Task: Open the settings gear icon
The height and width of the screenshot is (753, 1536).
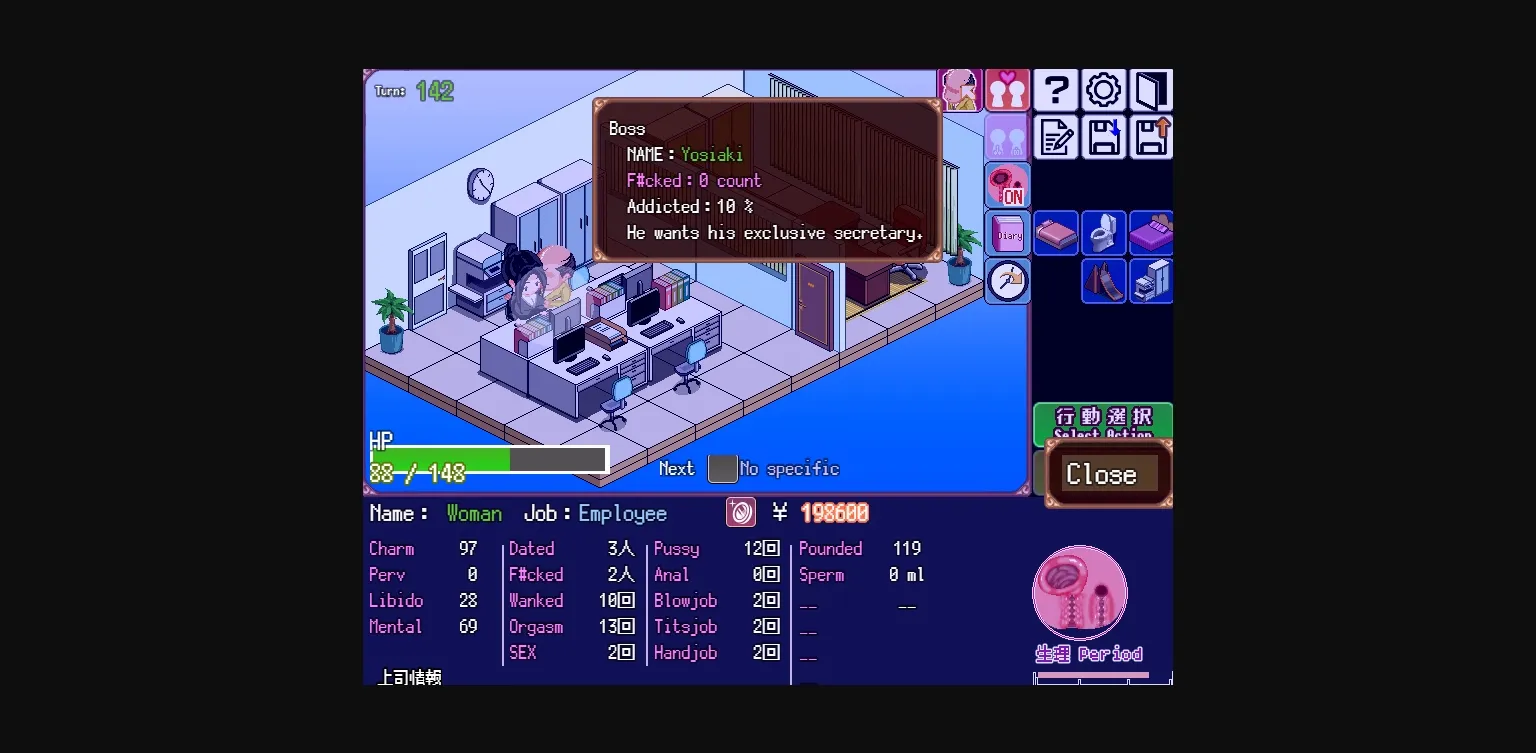Action: (x=1103, y=90)
